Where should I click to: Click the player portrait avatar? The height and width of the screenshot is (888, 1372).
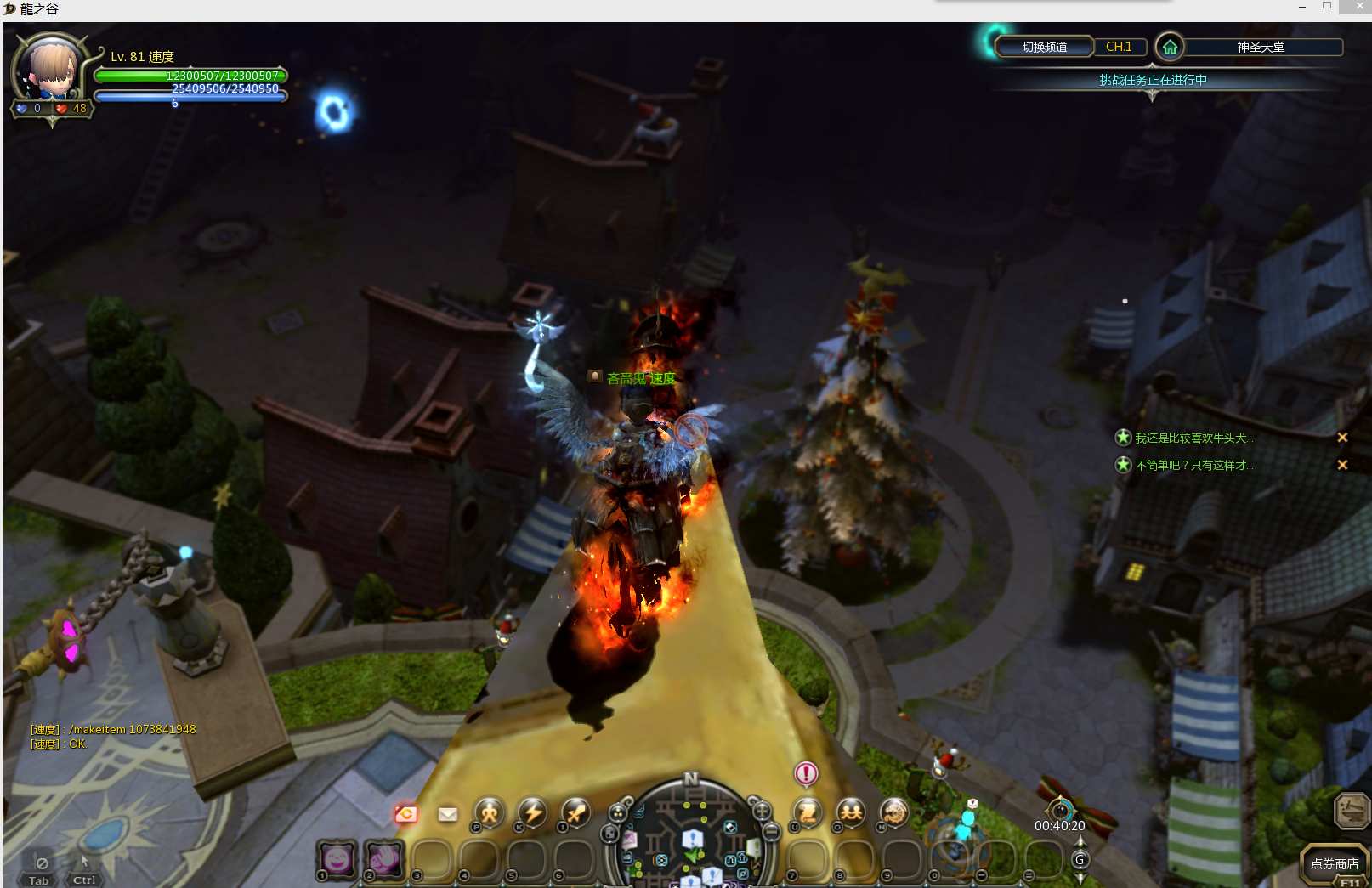51,70
